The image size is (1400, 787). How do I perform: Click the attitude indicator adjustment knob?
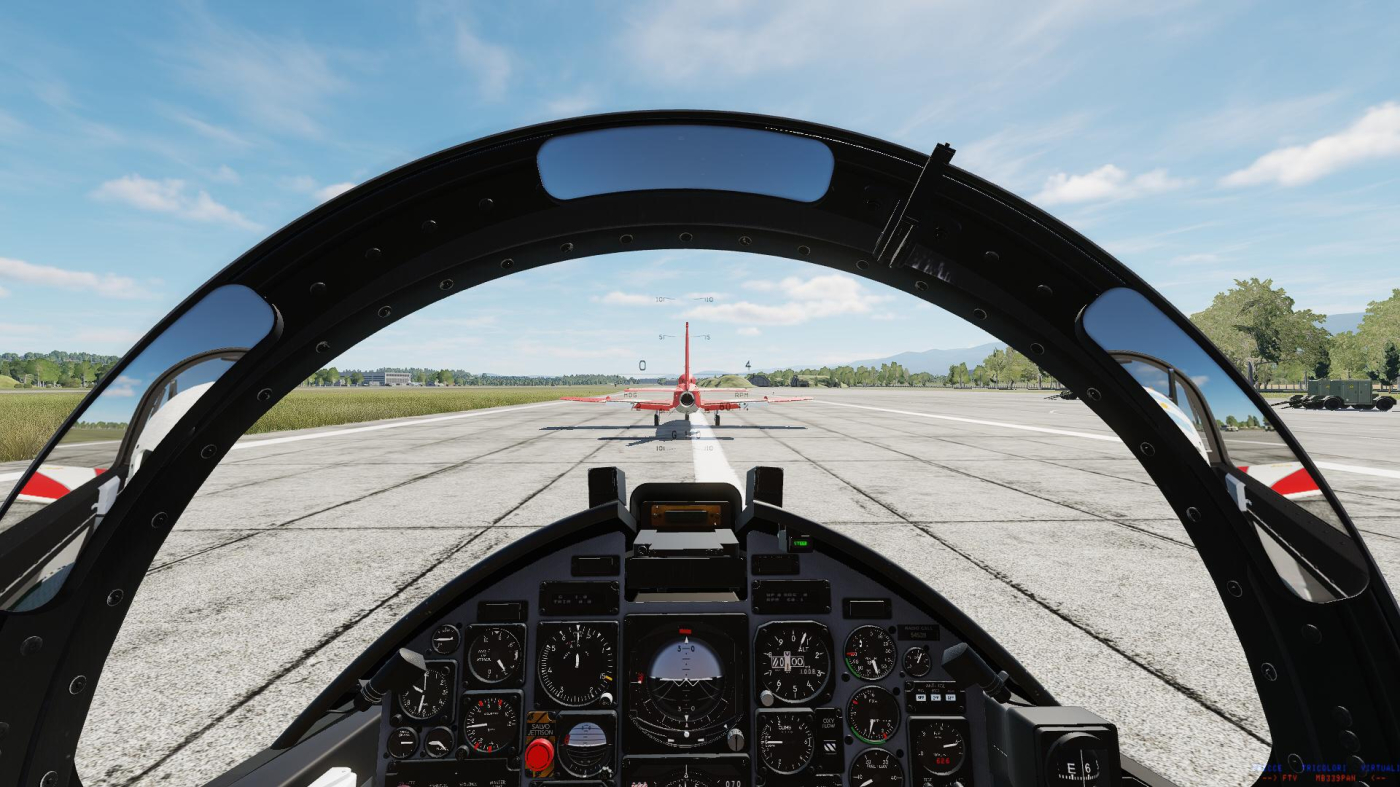coord(735,739)
